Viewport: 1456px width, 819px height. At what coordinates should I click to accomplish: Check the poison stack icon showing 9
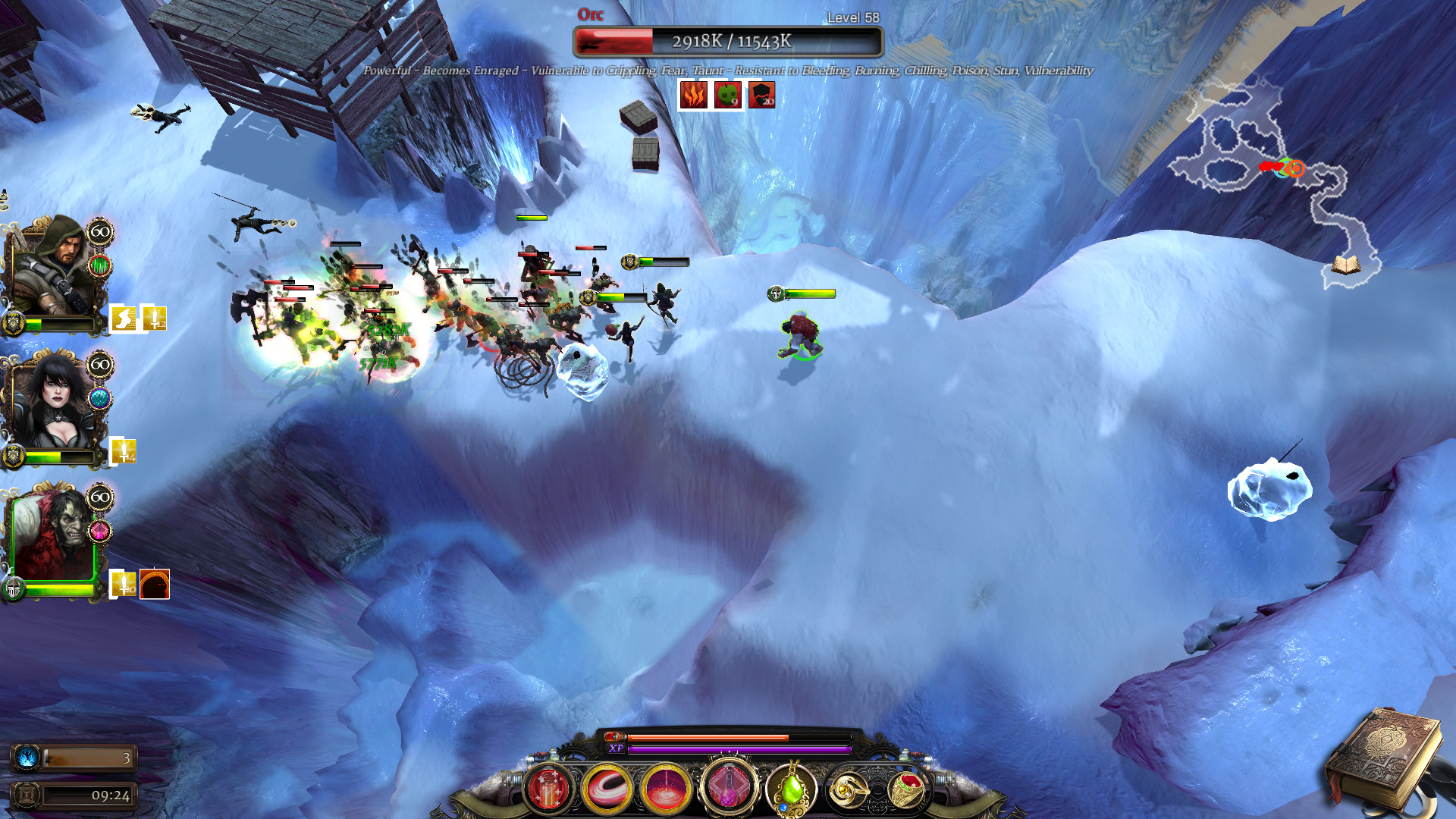(x=728, y=96)
